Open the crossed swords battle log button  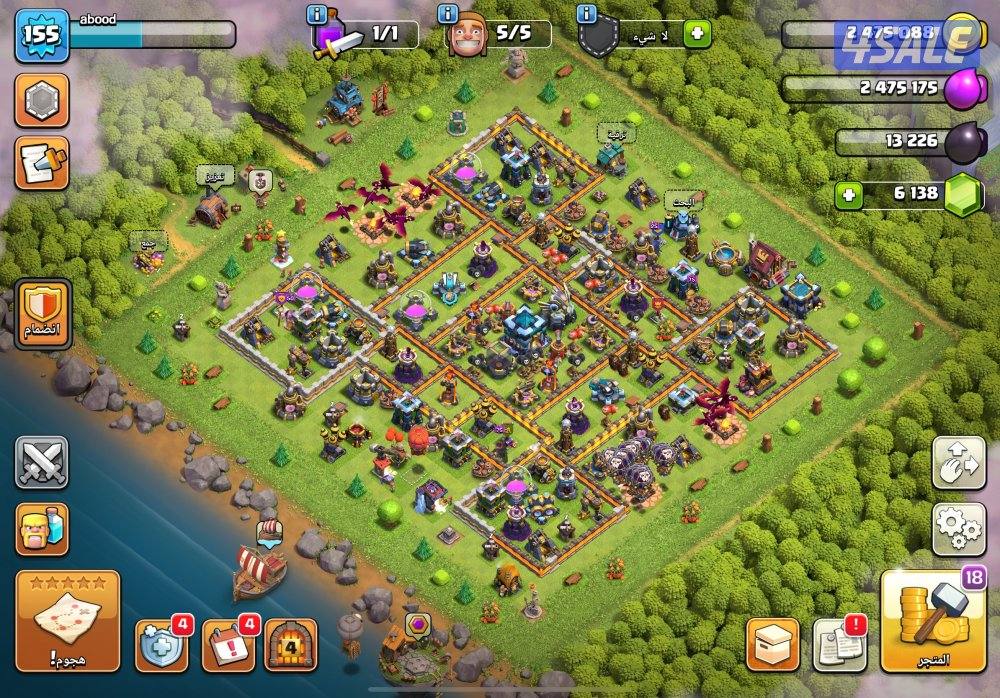42,463
